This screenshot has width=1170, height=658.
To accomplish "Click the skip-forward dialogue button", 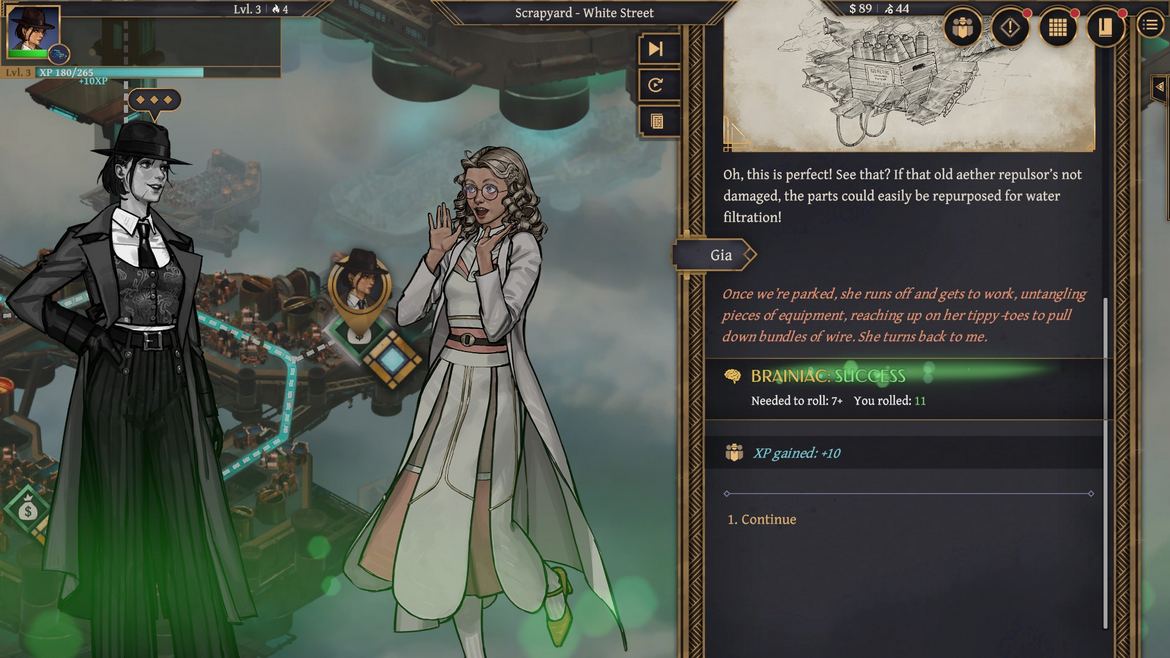I will pos(656,49).
